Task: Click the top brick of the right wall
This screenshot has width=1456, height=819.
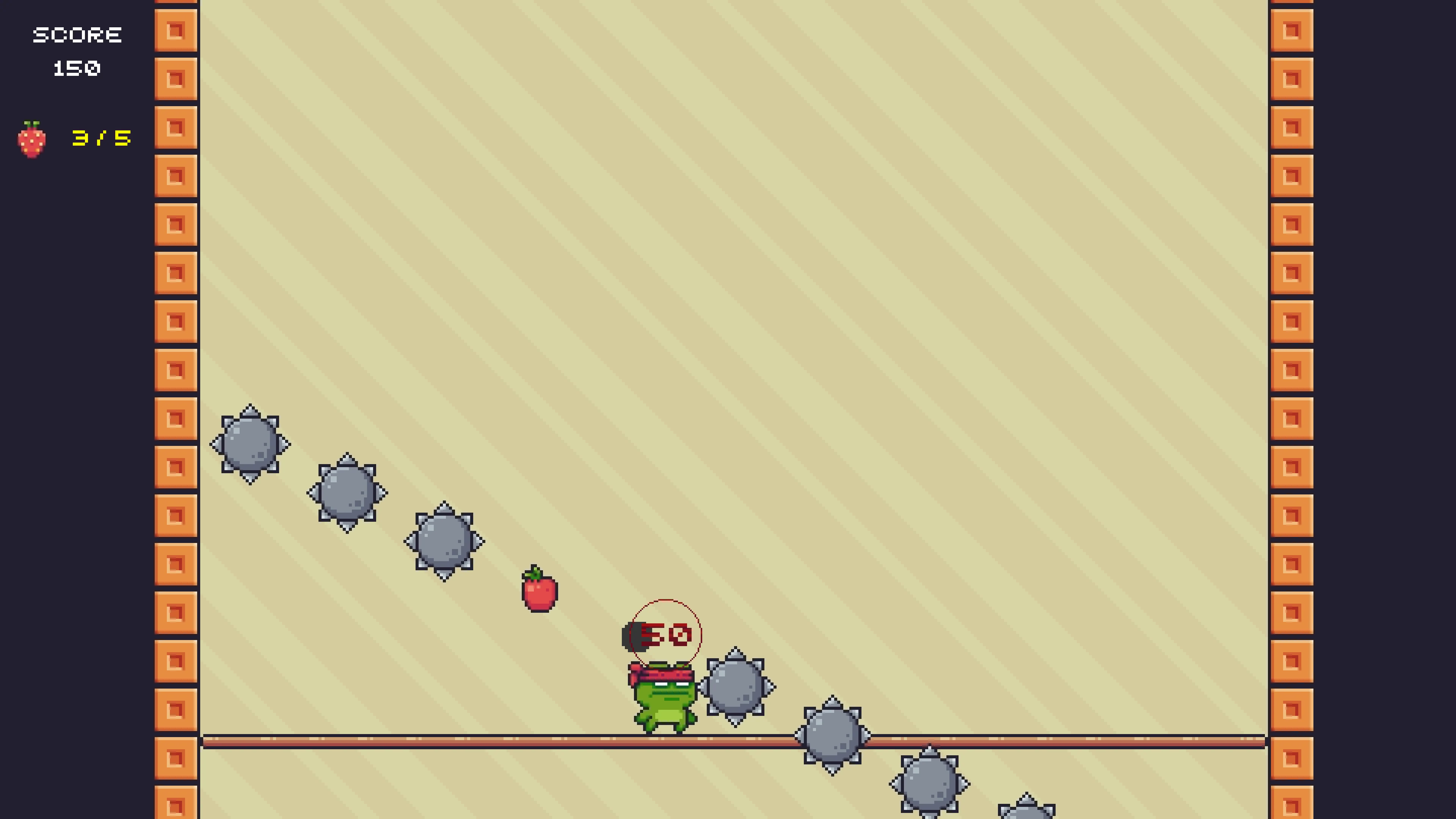Action: (x=1293, y=31)
